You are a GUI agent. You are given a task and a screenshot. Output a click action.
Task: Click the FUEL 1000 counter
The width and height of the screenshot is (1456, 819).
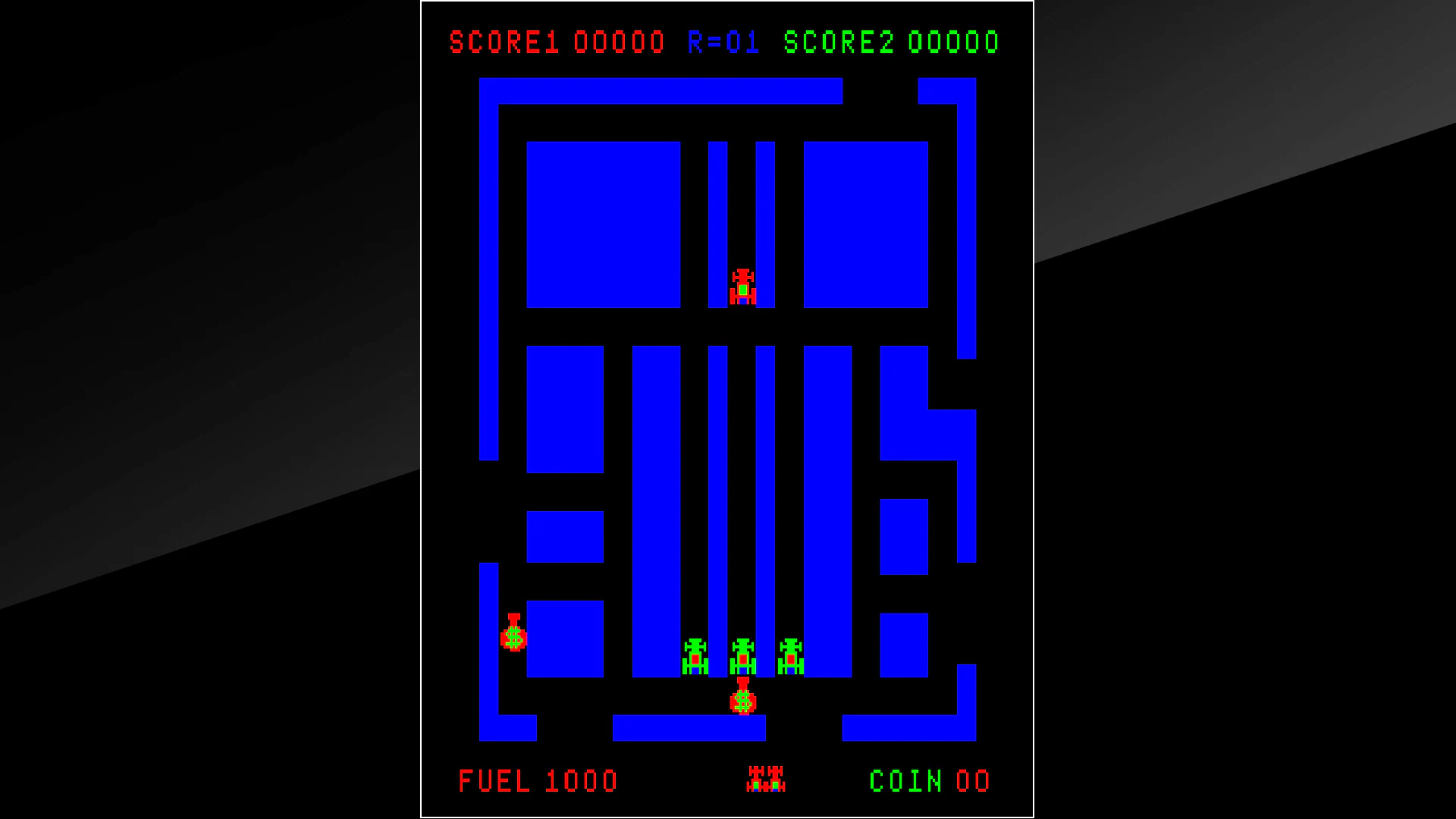[x=538, y=780]
